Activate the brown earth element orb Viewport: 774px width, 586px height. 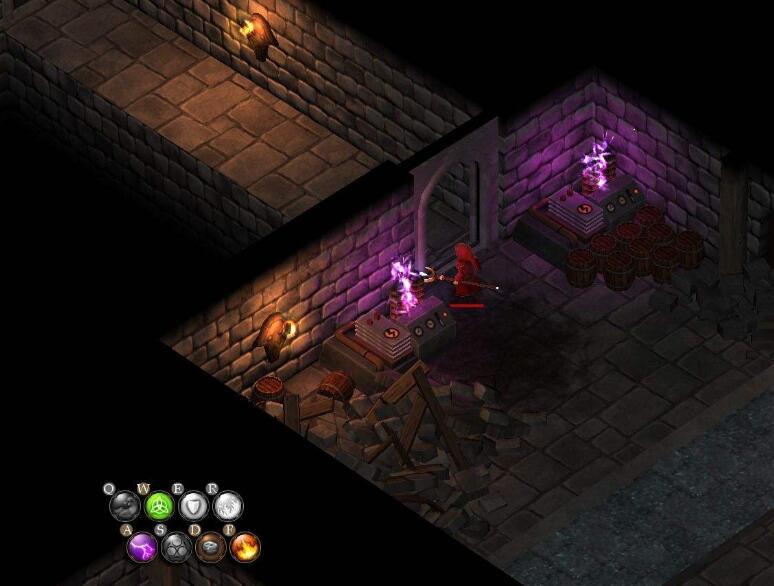point(210,546)
